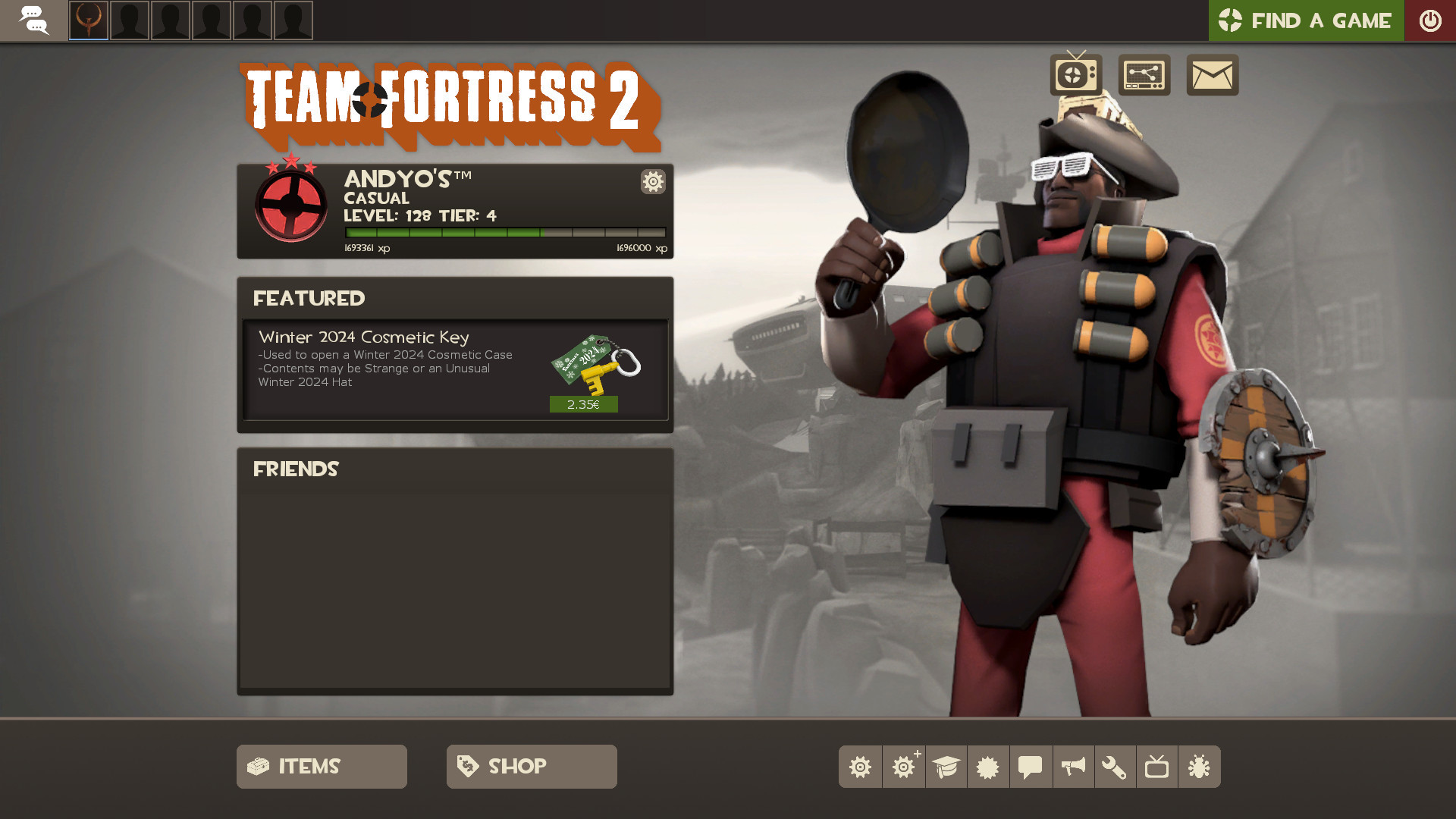This screenshot has width=1456, height=819.
Task: Open the SHOP tag button
Action: 531,766
